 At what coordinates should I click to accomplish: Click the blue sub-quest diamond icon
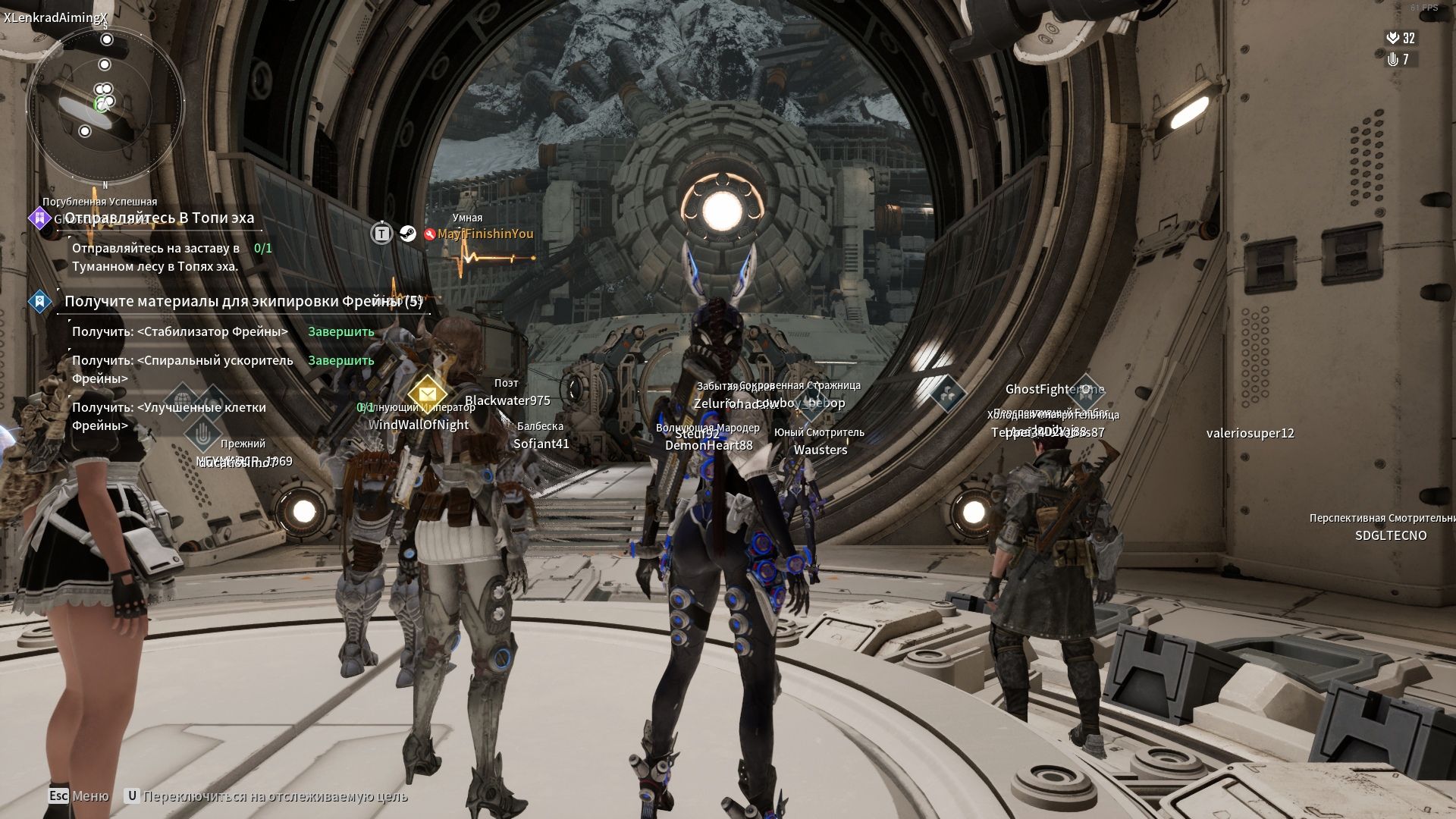[39, 302]
